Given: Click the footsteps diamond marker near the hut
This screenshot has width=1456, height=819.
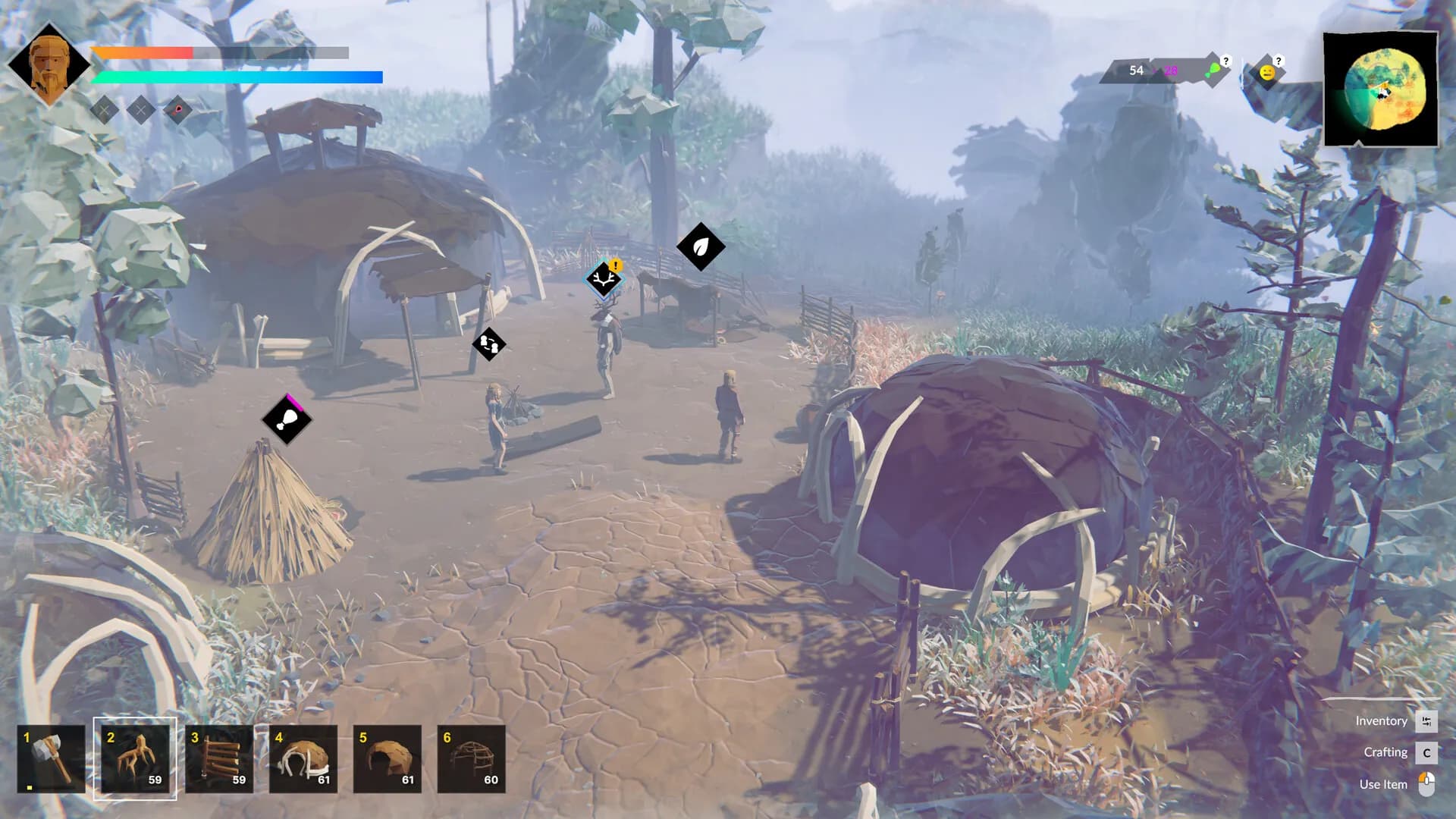Looking at the screenshot, I should [489, 344].
